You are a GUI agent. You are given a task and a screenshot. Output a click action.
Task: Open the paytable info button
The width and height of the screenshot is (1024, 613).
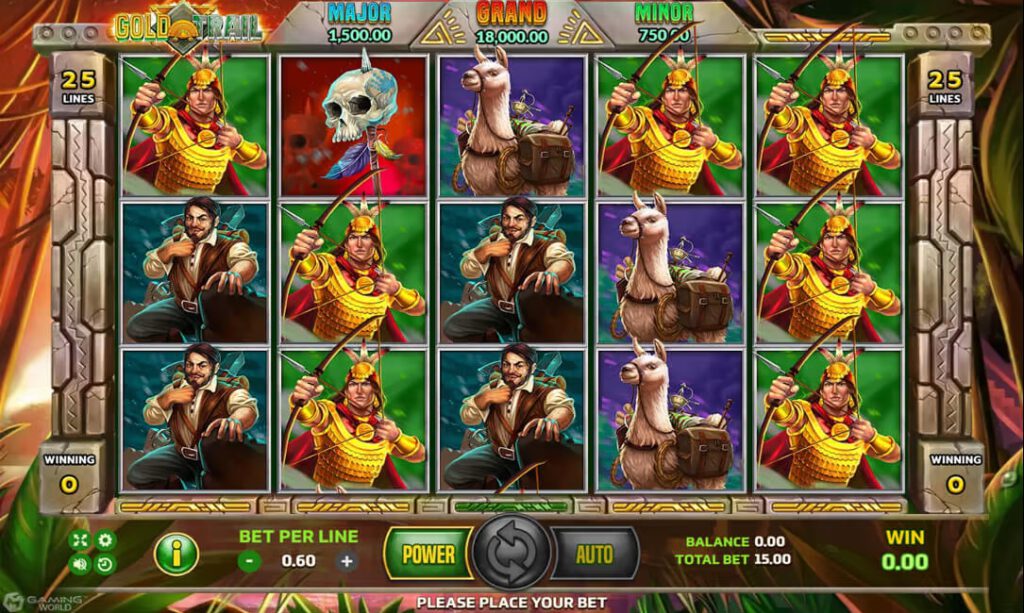pyautogui.click(x=175, y=554)
